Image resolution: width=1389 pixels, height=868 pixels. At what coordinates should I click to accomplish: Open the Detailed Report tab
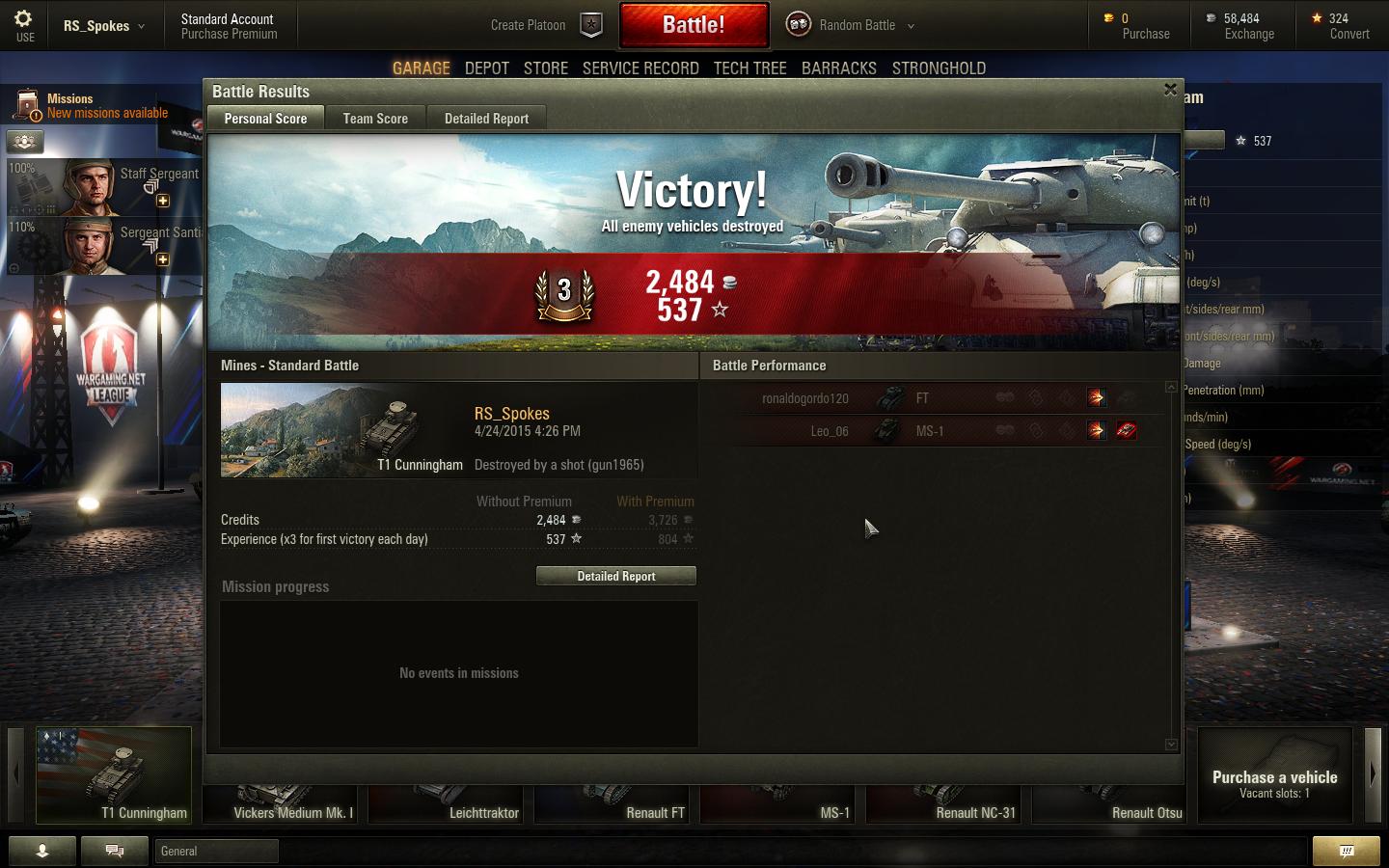(486, 119)
